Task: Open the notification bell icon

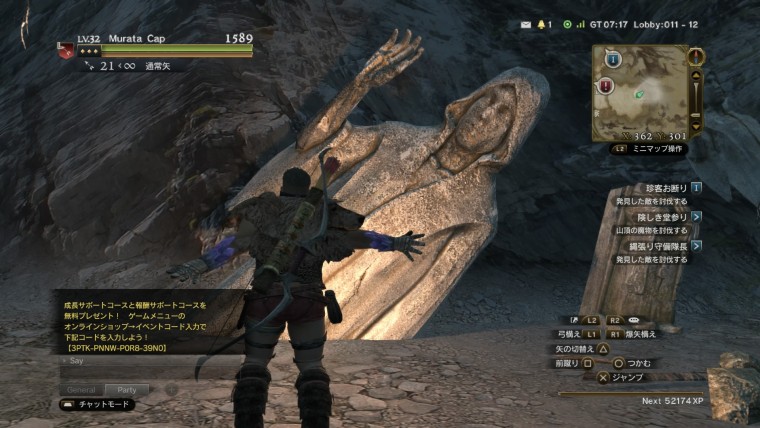Action: 542,24
